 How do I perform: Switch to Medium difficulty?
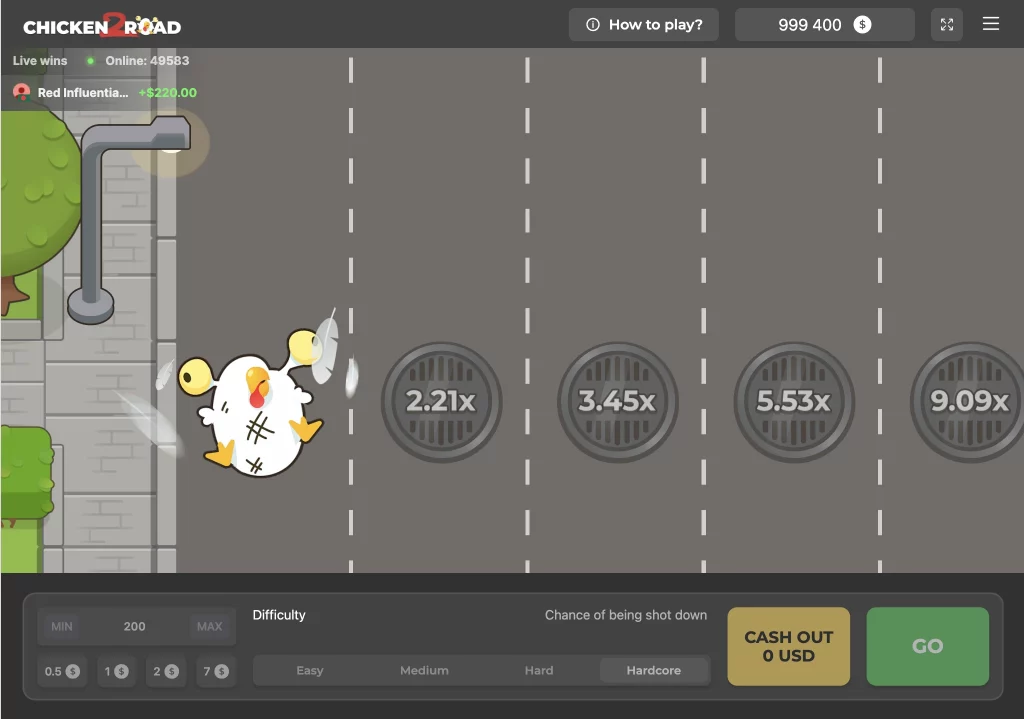[424, 670]
